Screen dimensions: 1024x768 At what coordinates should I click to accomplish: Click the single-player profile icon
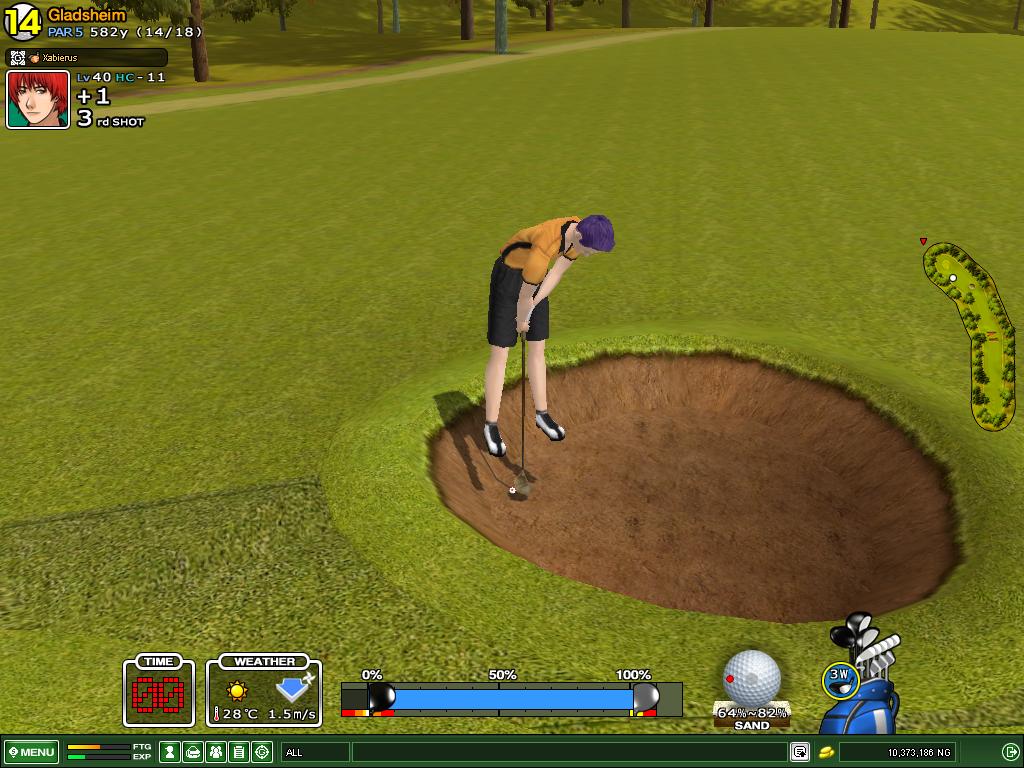(171, 752)
